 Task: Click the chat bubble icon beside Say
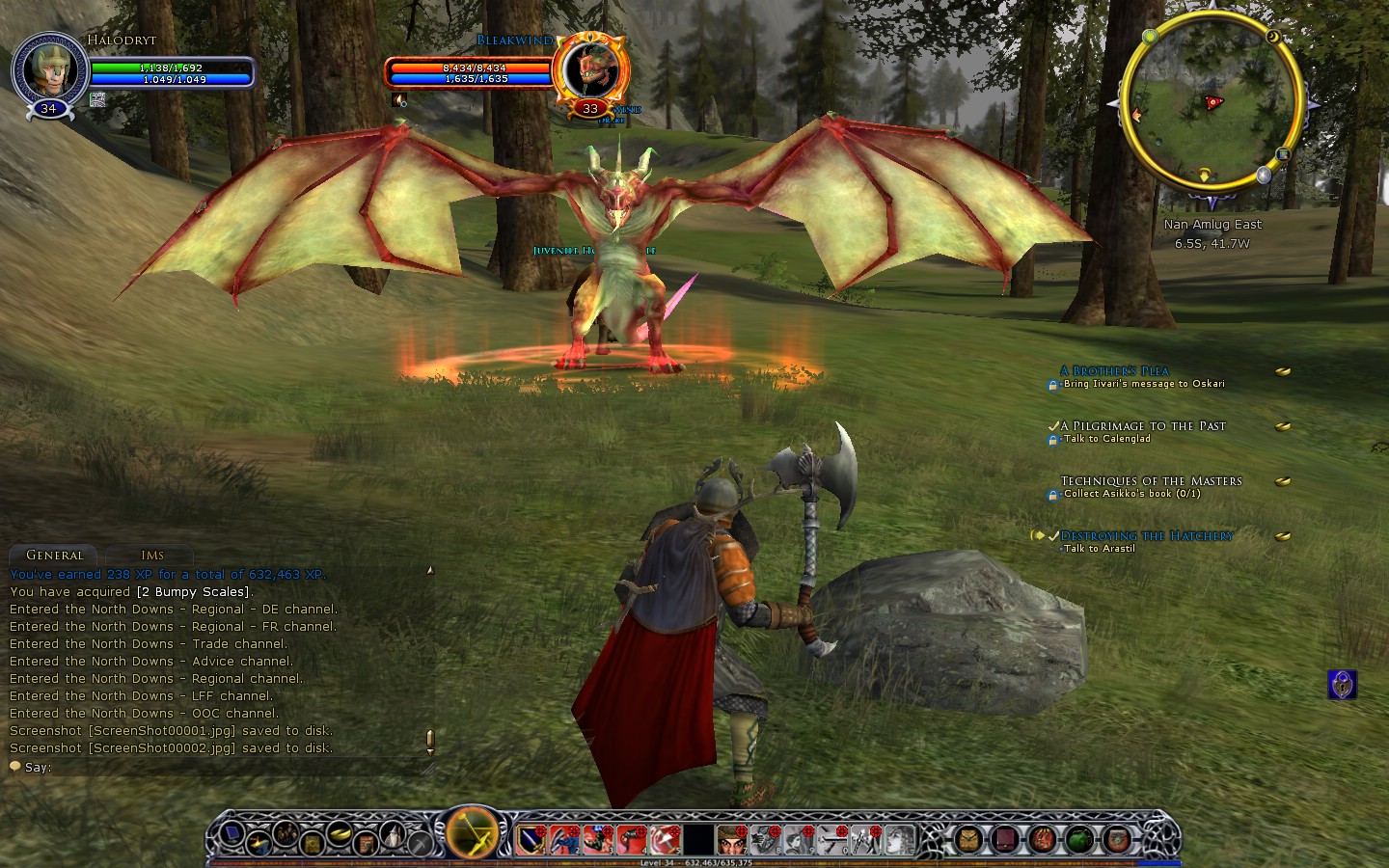[14, 766]
